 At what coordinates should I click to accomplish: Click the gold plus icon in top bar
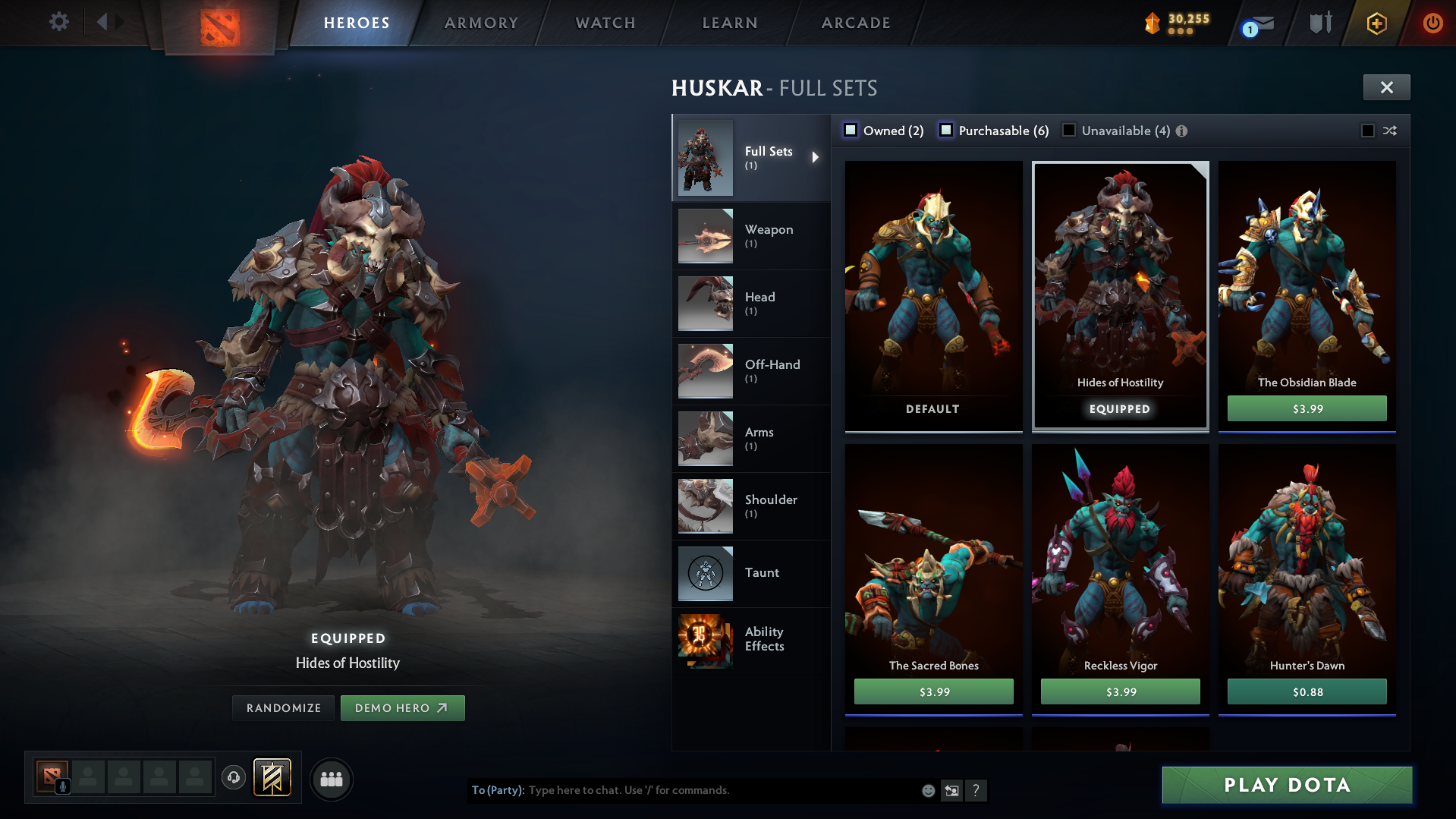pyautogui.click(x=1376, y=23)
